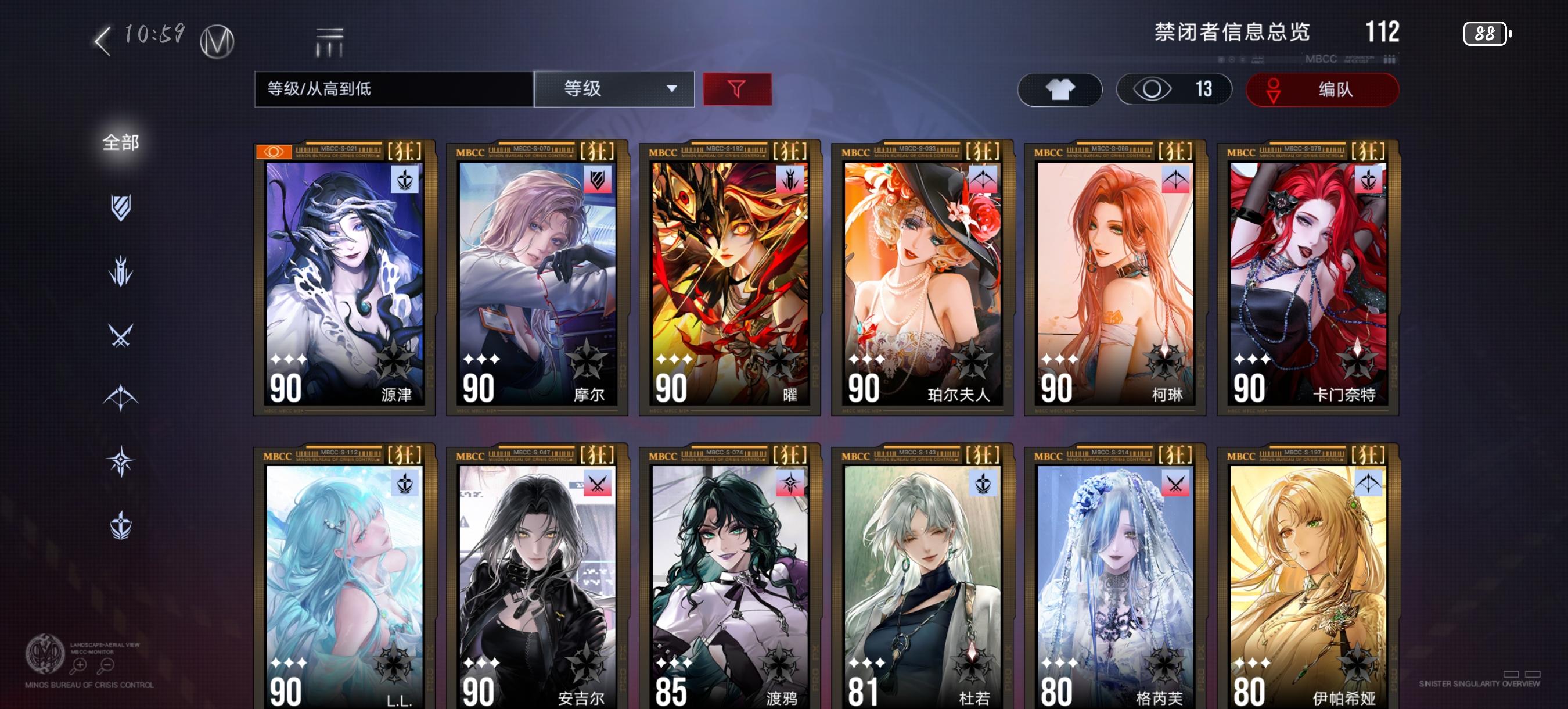Toggle the eye monitor counter showing 13

click(1174, 89)
